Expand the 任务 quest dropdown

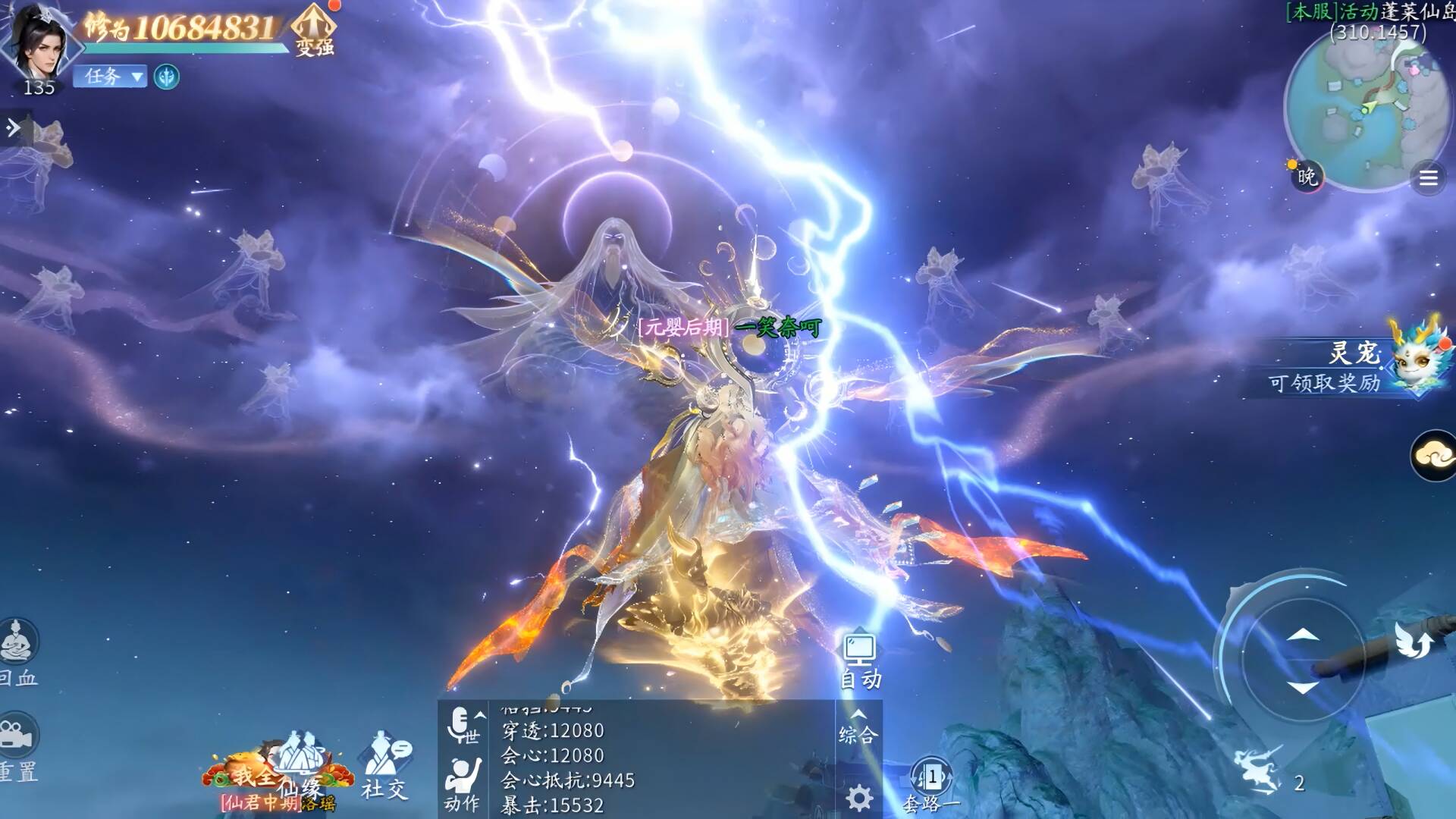click(110, 76)
